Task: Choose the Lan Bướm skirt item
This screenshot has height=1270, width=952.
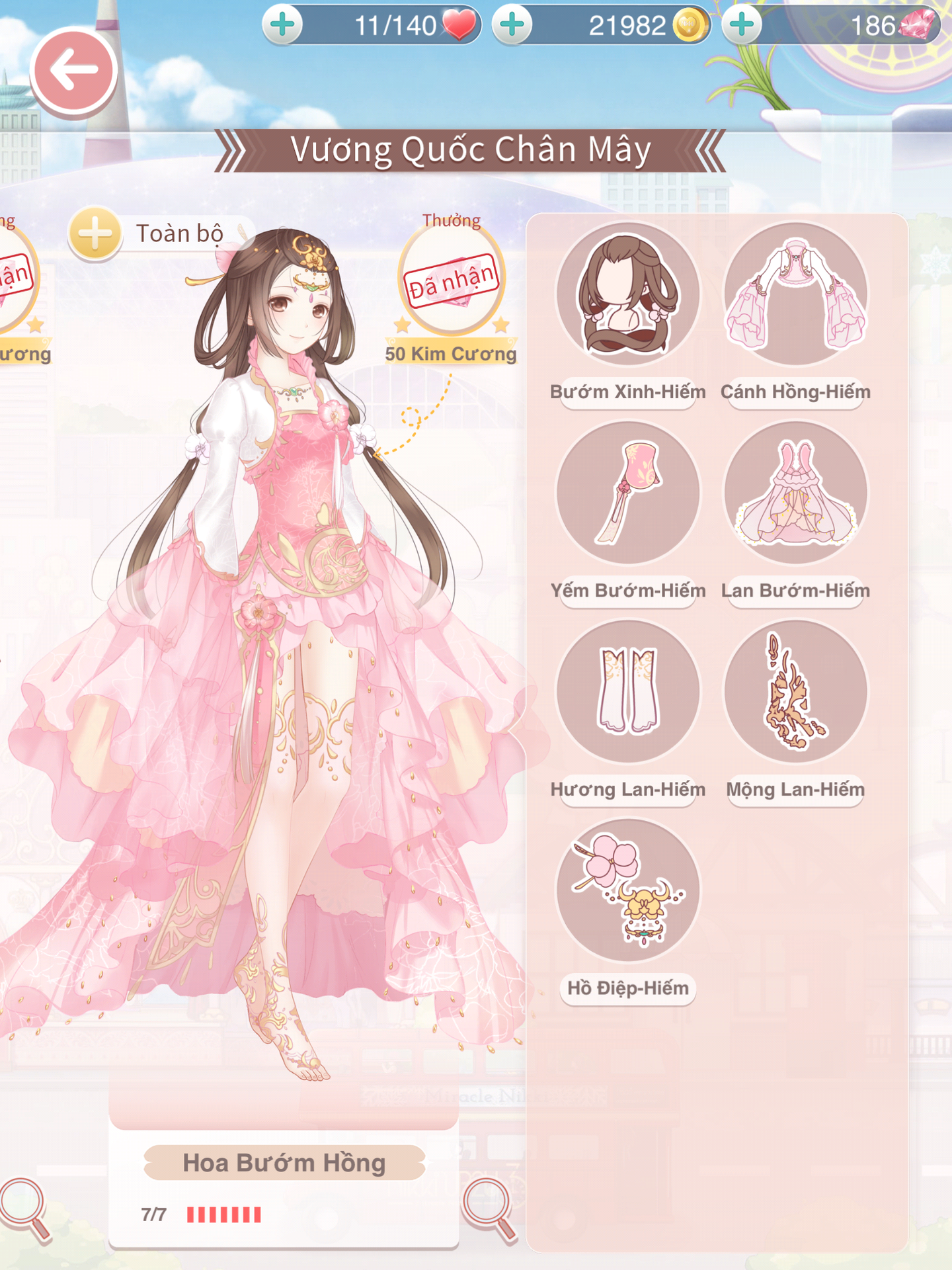Action: point(795,493)
